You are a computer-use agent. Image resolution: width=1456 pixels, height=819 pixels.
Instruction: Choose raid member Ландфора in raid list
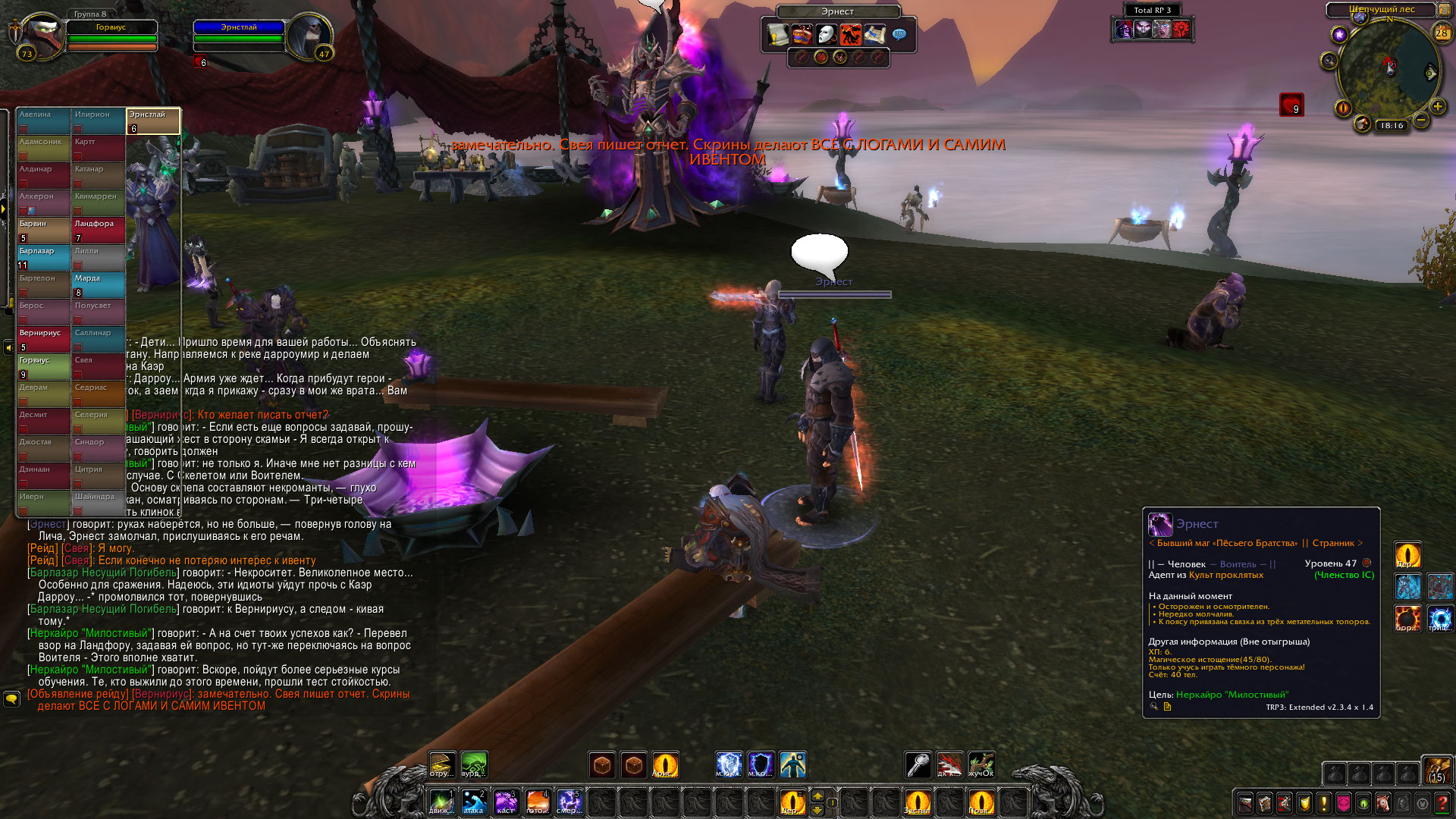click(x=99, y=230)
